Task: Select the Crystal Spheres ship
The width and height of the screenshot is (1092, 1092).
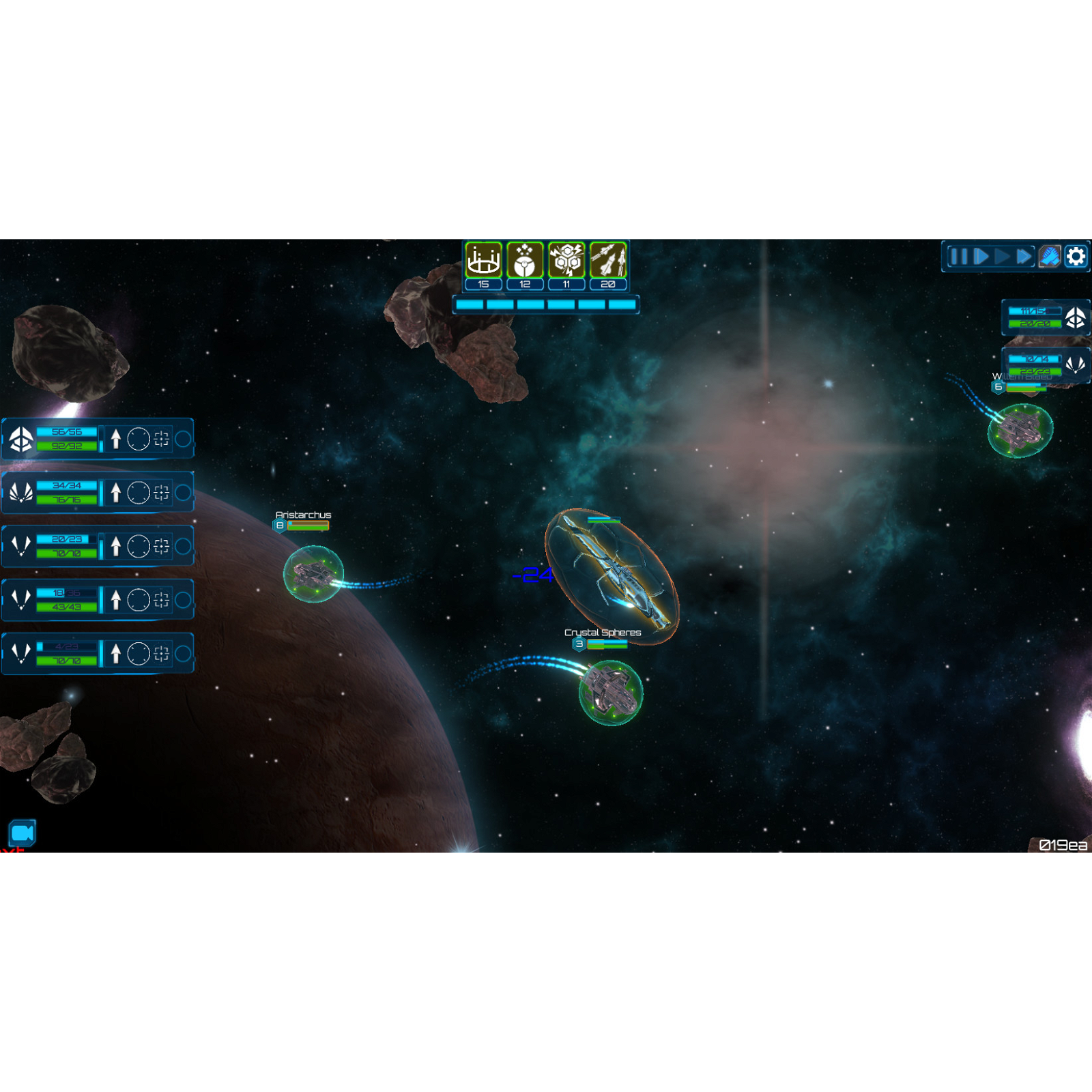Action: [609, 691]
